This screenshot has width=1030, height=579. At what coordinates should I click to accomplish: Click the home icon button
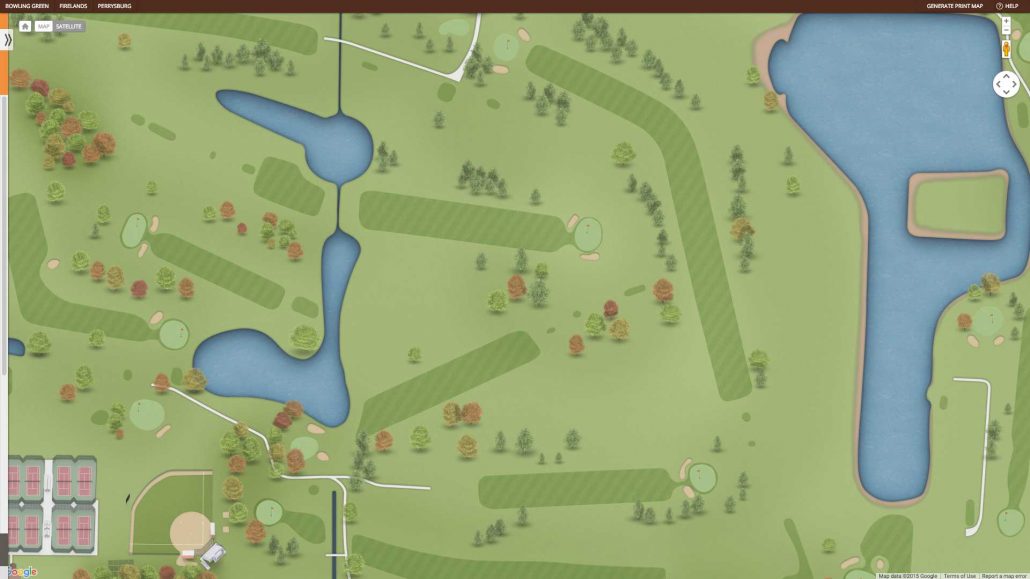[x=25, y=26]
